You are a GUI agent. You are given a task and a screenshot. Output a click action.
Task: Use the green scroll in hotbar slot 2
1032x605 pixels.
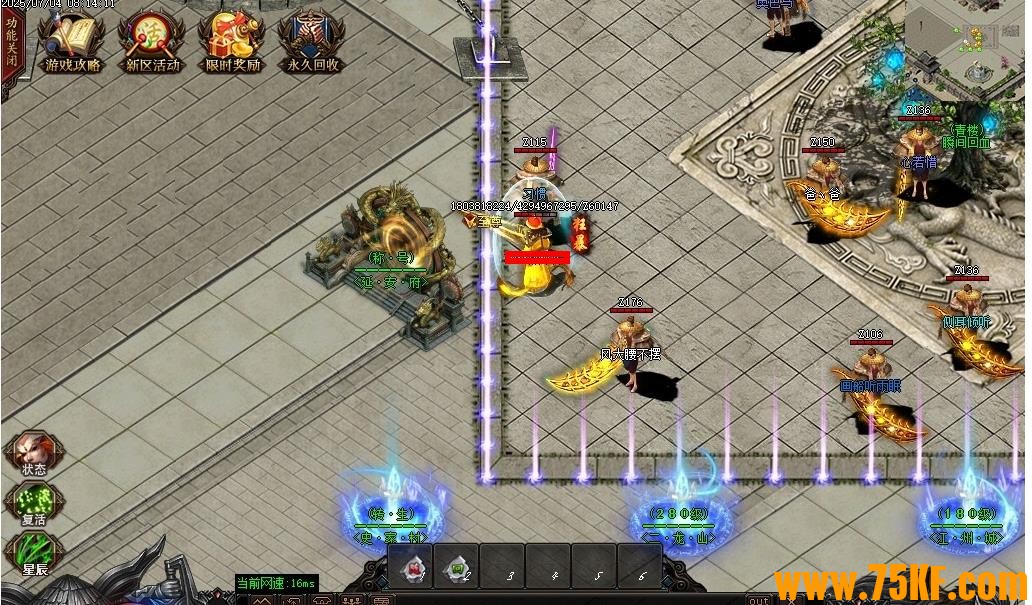(457, 567)
